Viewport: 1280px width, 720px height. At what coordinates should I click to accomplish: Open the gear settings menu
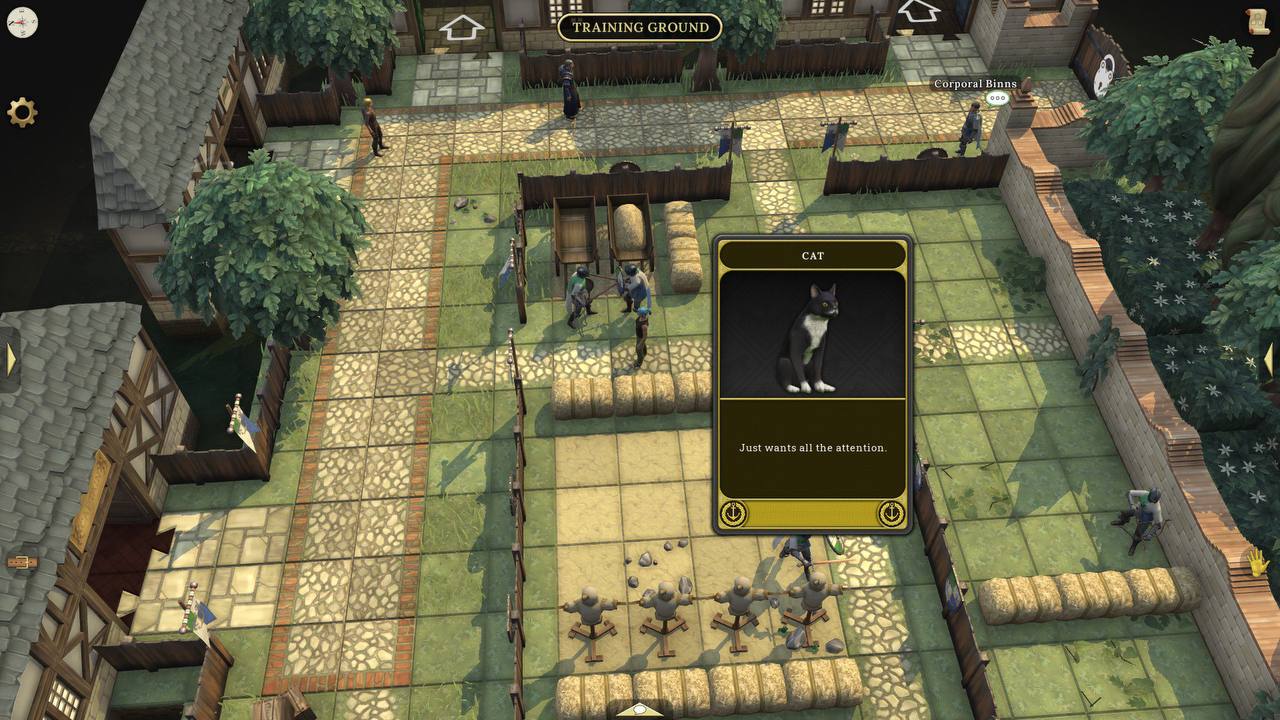click(x=22, y=112)
